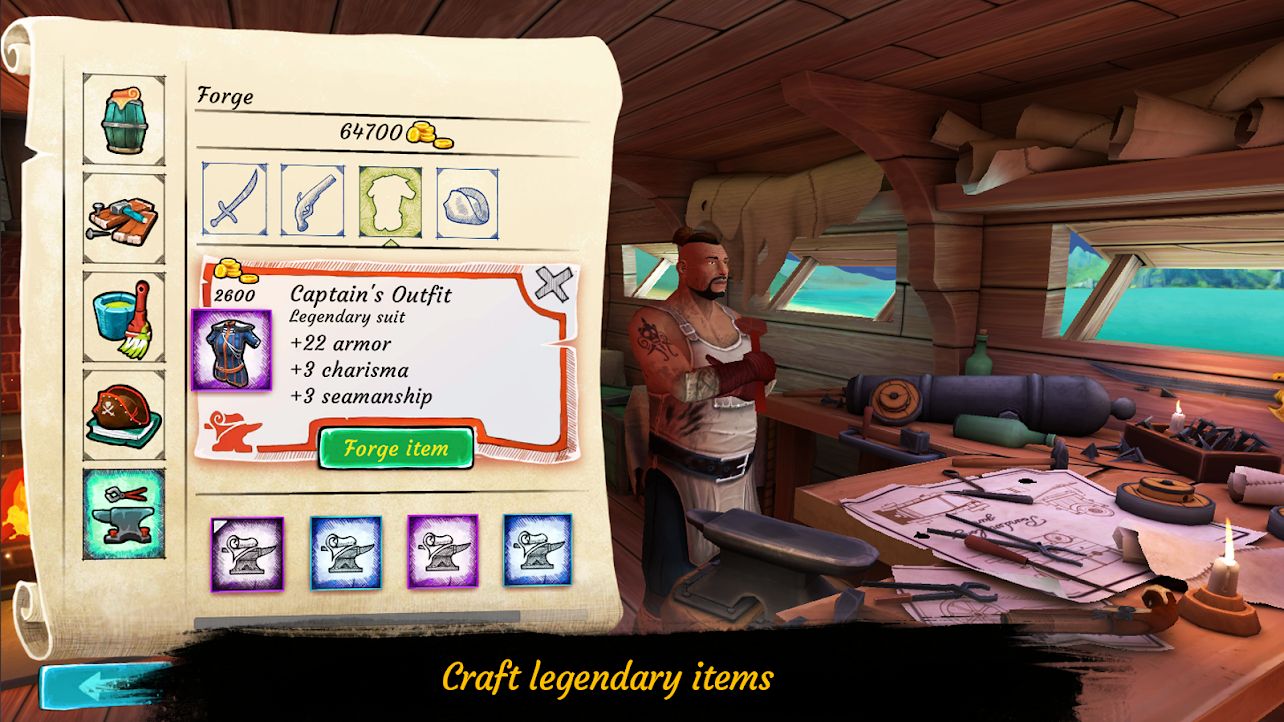Screen dimensions: 1284x722
Task: Close the Captain's Outfit card with the X
Action: tap(554, 282)
